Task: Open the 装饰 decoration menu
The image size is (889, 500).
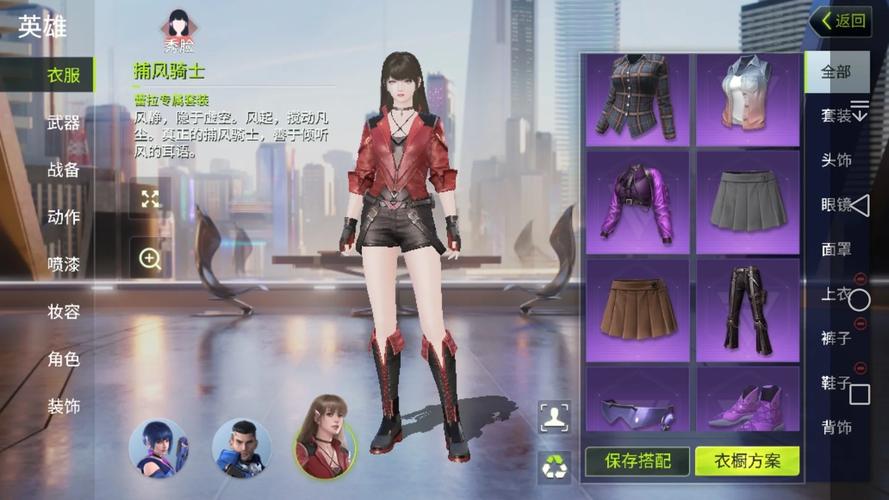Action: point(63,406)
